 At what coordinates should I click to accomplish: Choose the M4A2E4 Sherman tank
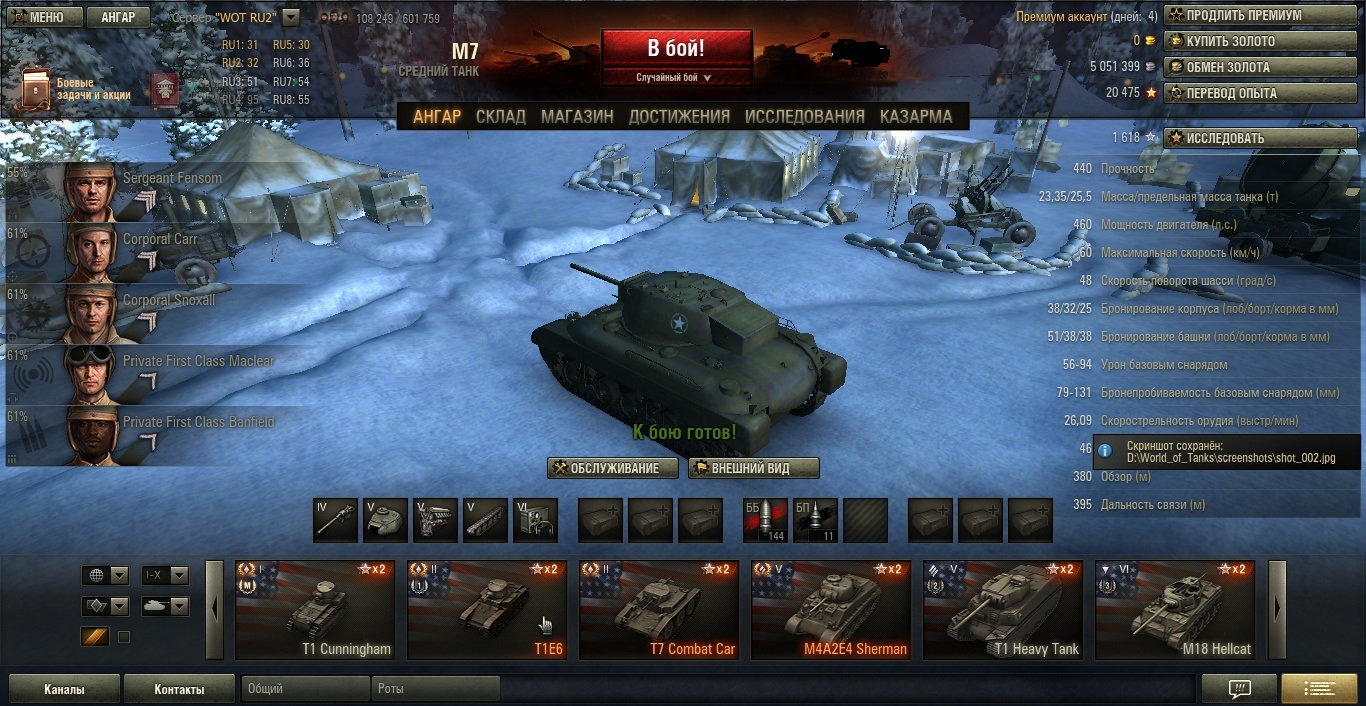click(831, 610)
